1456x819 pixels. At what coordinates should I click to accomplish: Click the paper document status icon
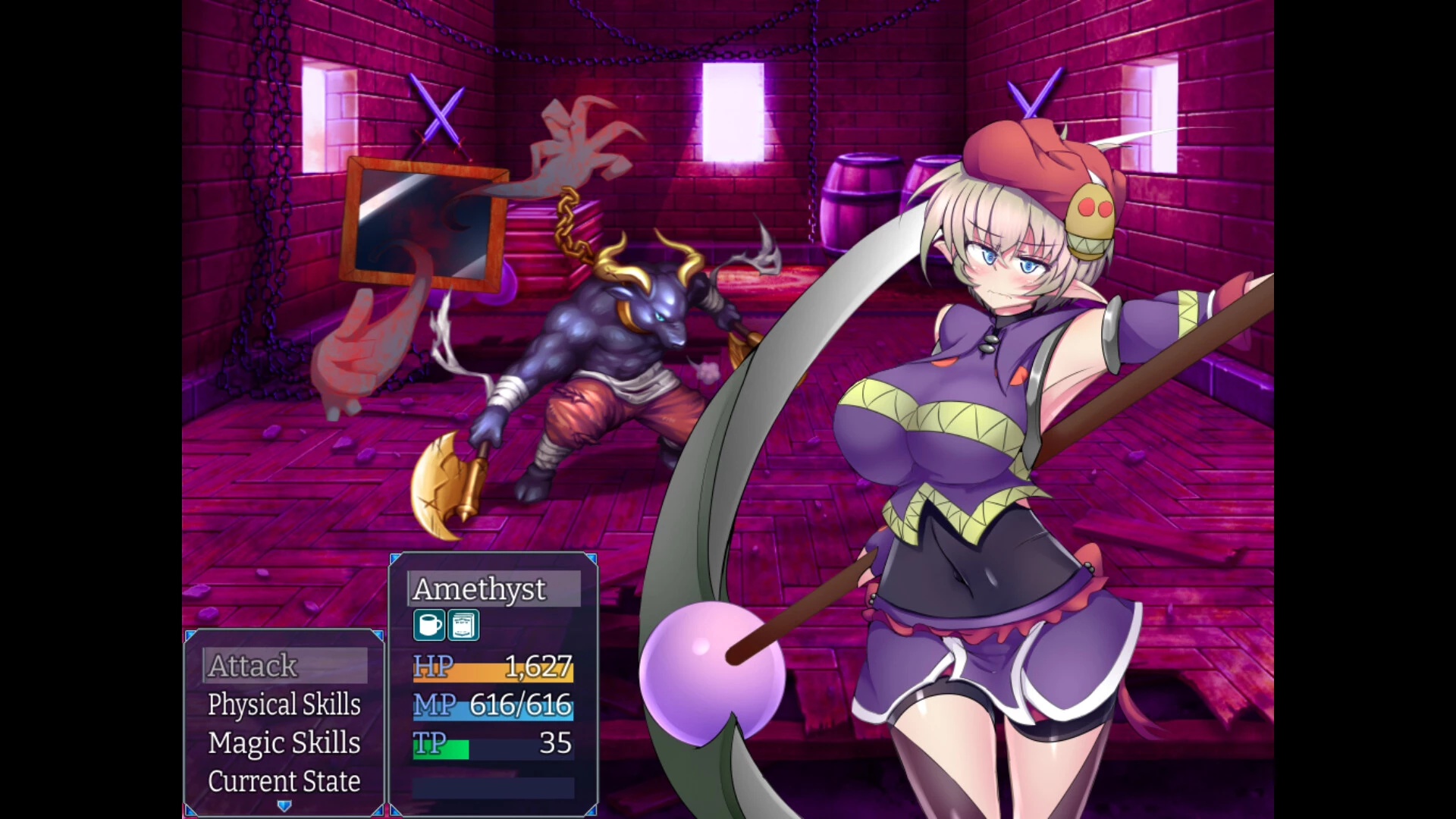pos(463,626)
